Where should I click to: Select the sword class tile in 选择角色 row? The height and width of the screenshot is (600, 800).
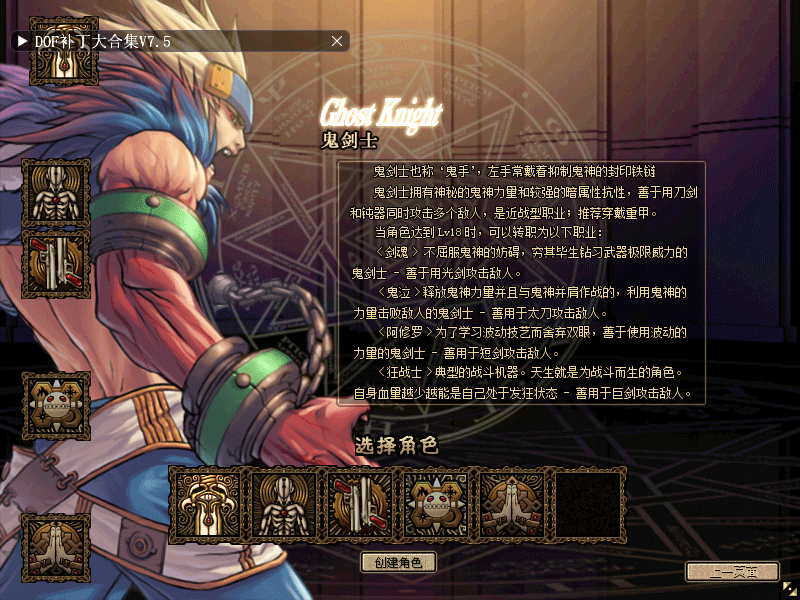tap(207, 502)
